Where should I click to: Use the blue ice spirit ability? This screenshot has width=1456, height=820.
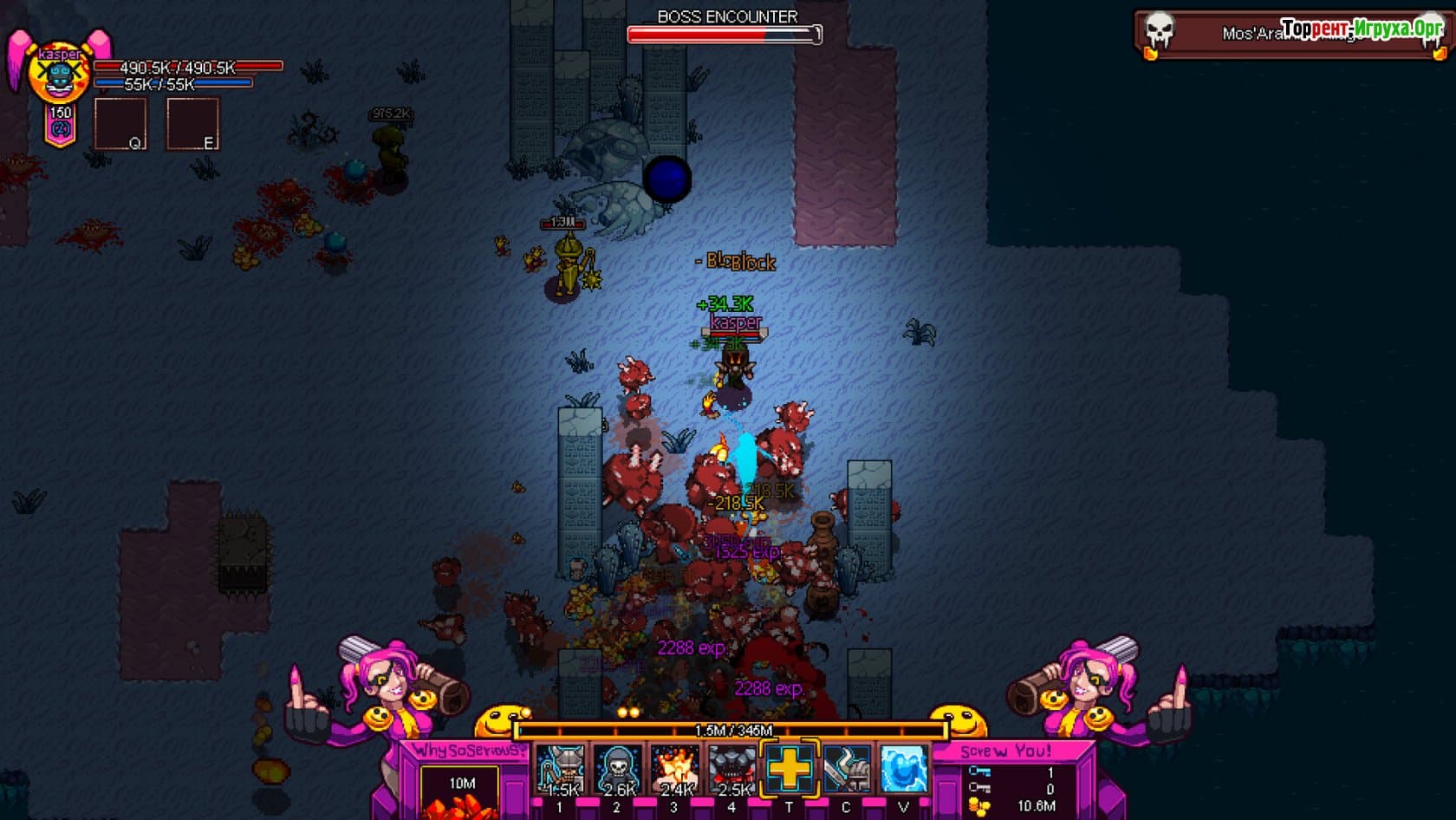point(903,769)
